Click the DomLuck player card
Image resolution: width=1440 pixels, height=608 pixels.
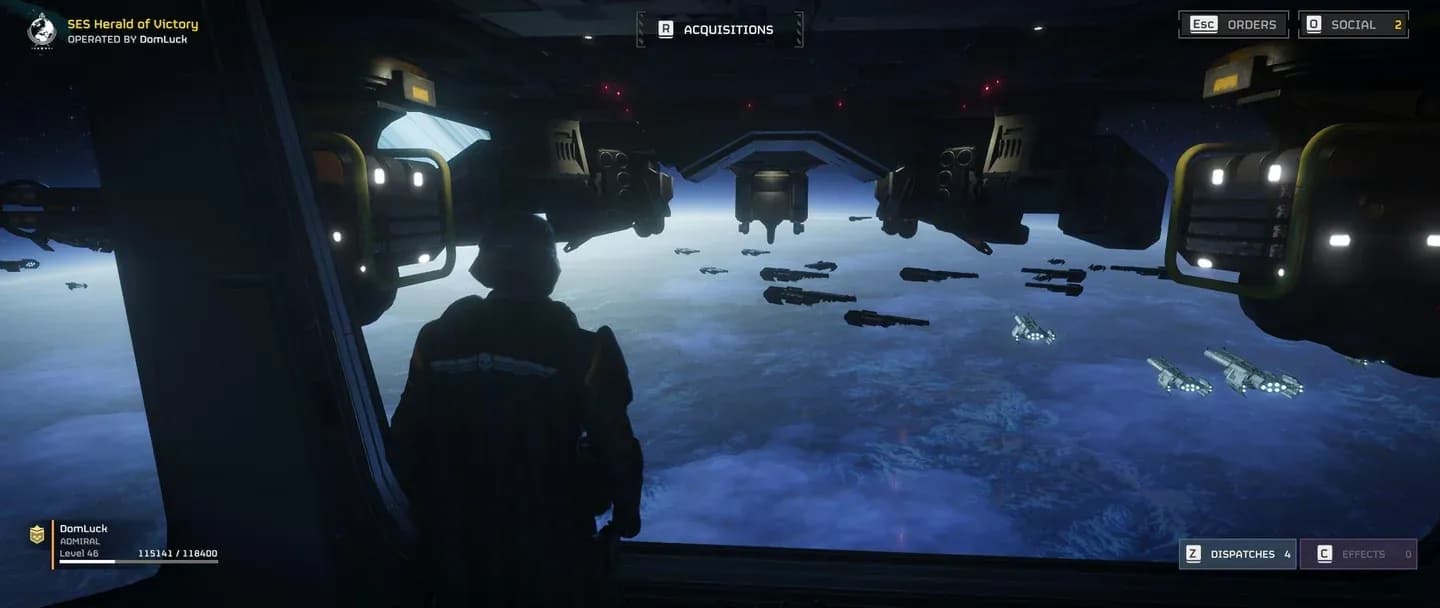pos(125,543)
